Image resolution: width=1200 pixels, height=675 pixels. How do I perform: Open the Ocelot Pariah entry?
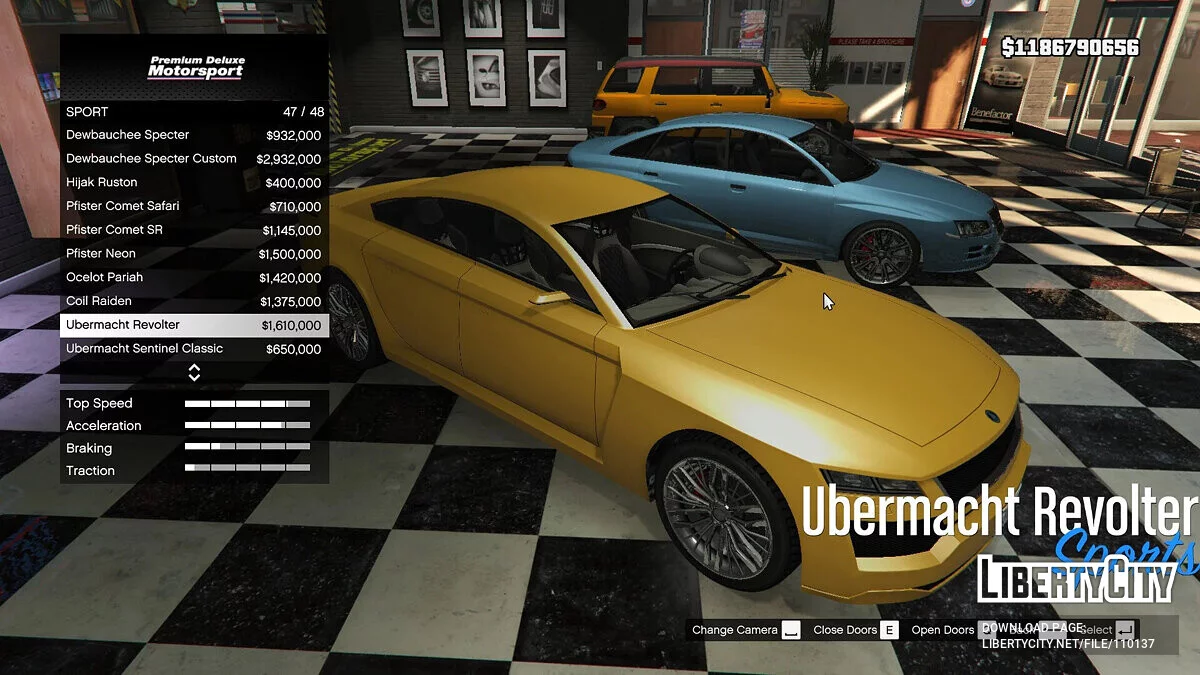click(x=194, y=278)
